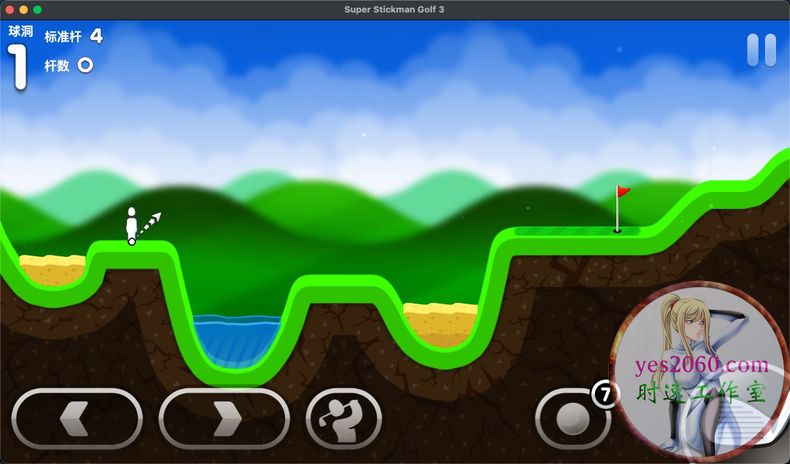Close the window with the red button
The width and height of the screenshot is (790, 464).
click(9, 9)
